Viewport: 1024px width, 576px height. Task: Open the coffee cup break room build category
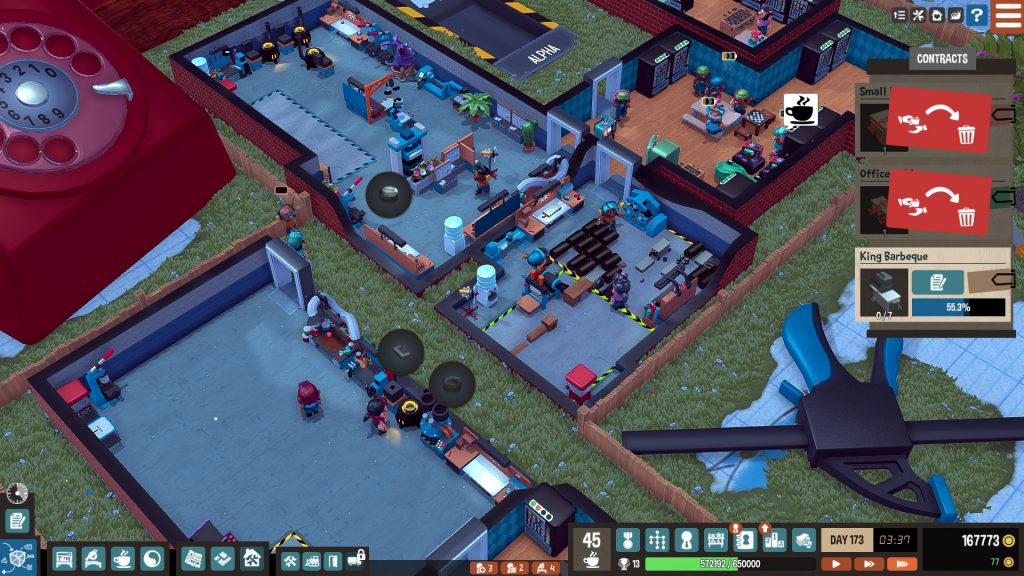click(122, 559)
